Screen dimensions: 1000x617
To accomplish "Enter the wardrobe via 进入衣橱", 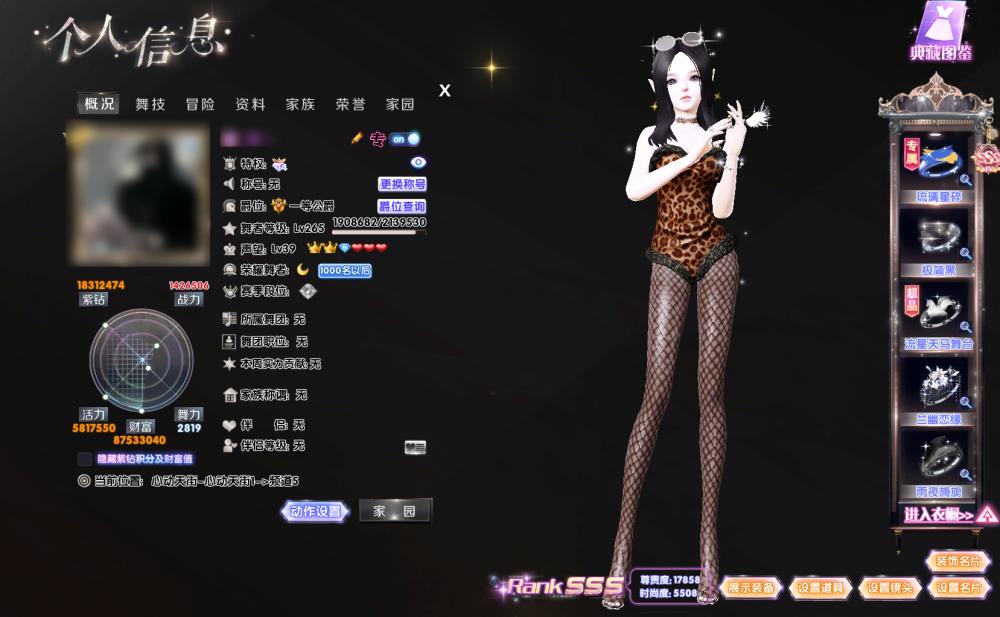I will pyautogui.click(x=938, y=515).
